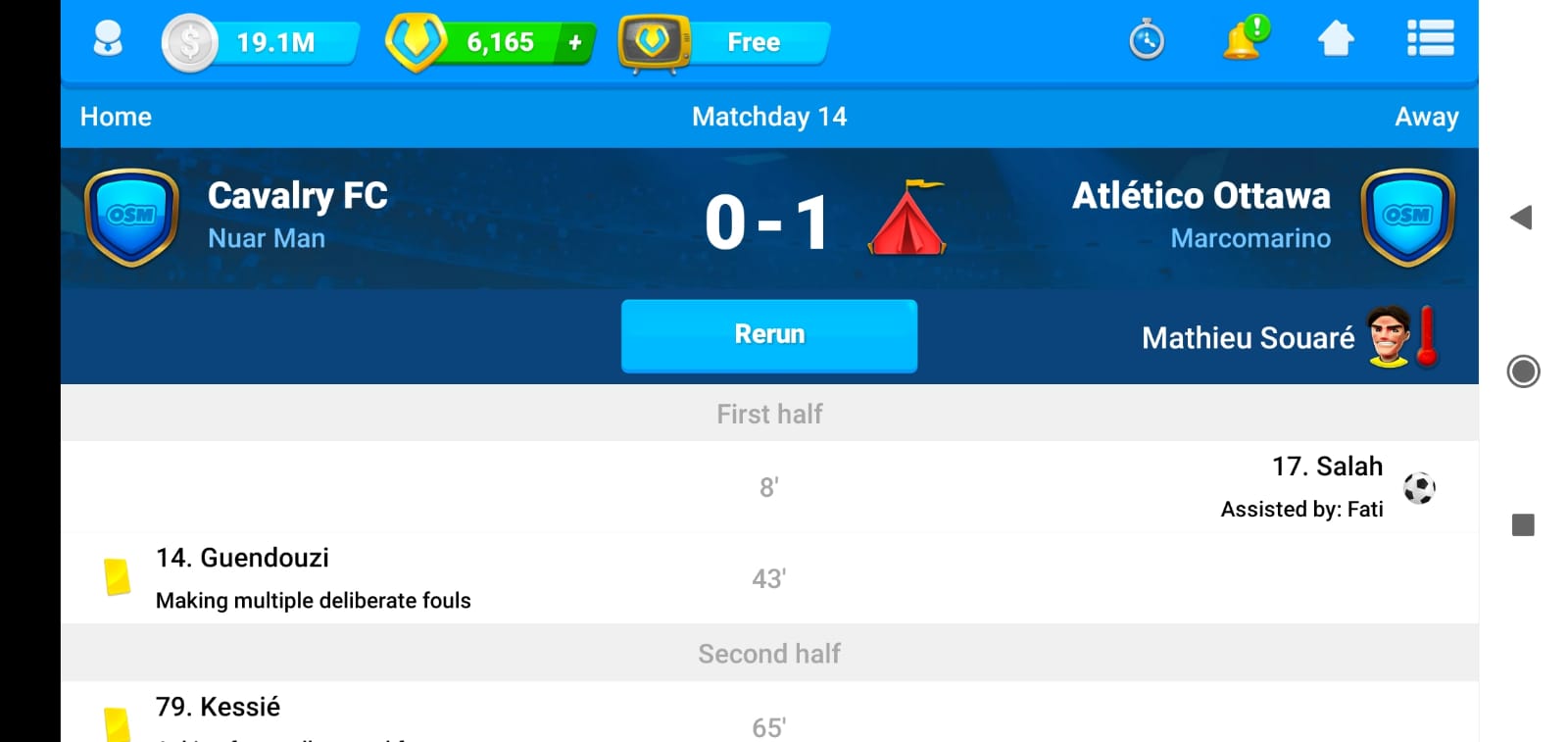1568x742 pixels.
Task: Check the notification bell alerts
Action: pyautogui.click(x=1243, y=40)
